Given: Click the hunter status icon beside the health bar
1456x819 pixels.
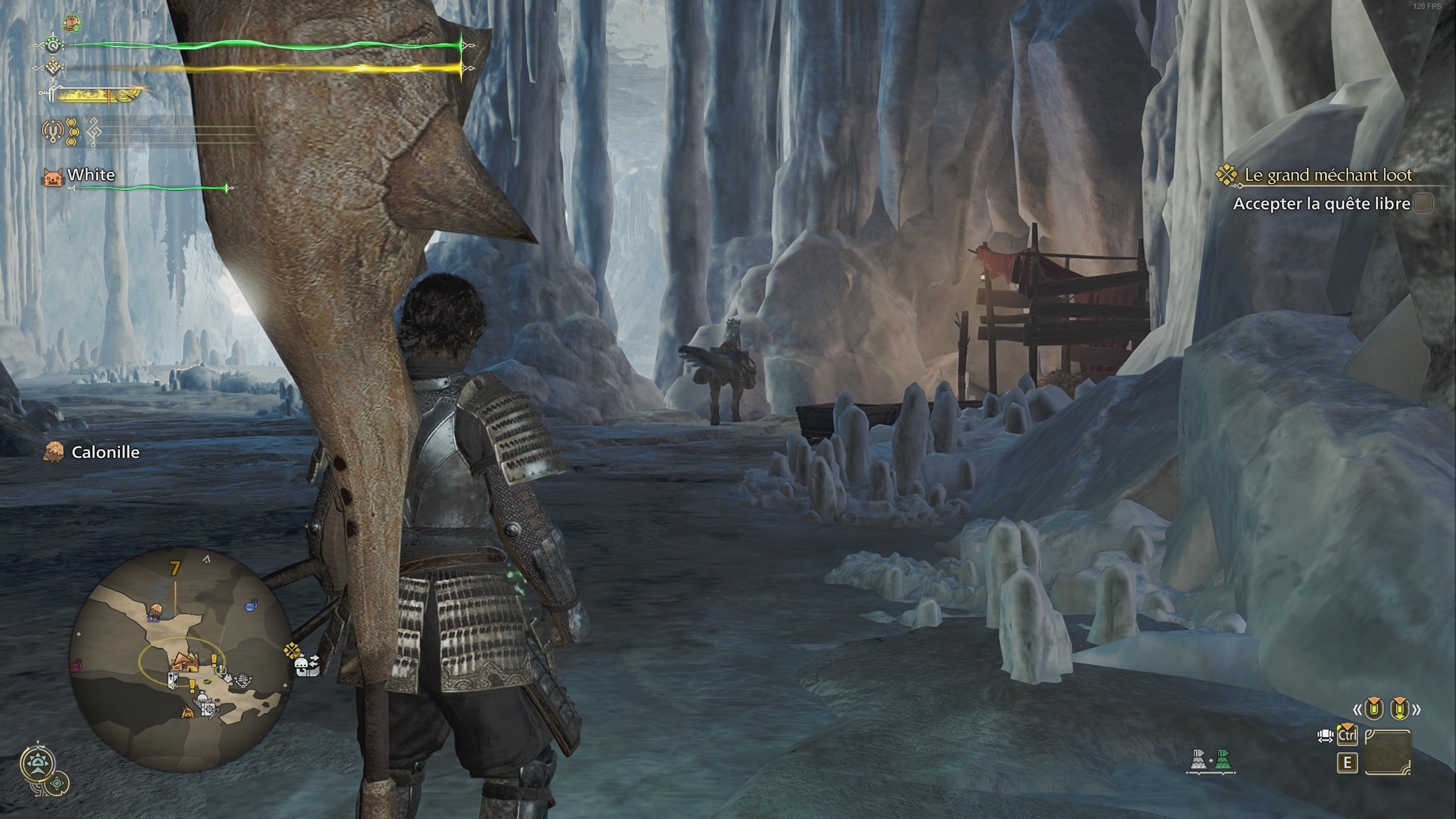Looking at the screenshot, I should tap(53, 45).
